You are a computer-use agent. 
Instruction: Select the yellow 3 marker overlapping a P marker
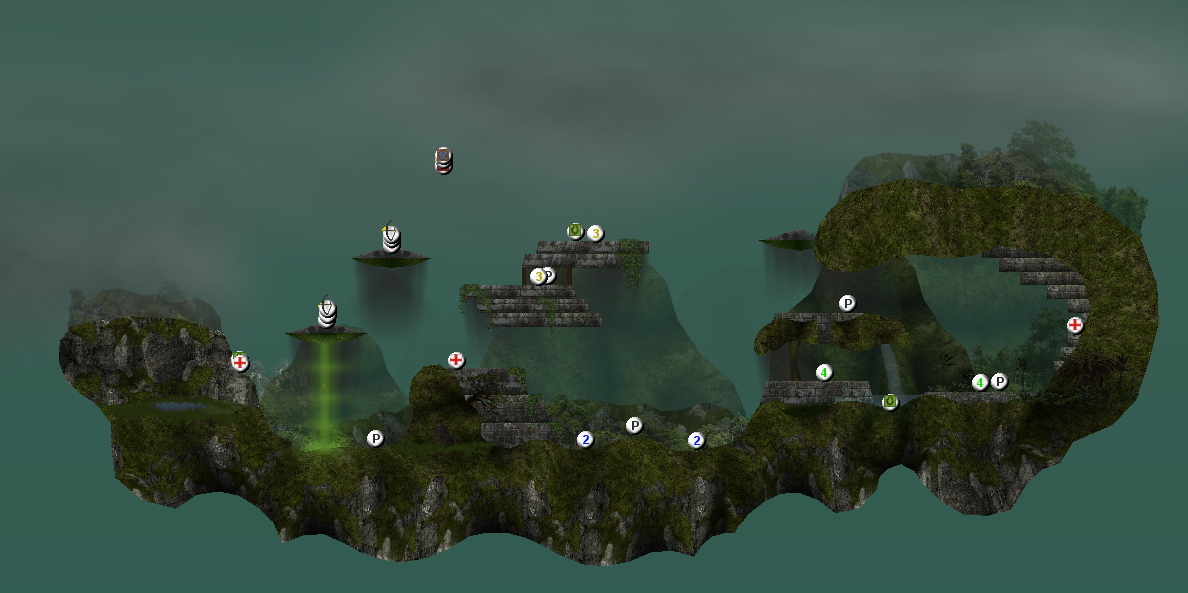click(x=538, y=276)
